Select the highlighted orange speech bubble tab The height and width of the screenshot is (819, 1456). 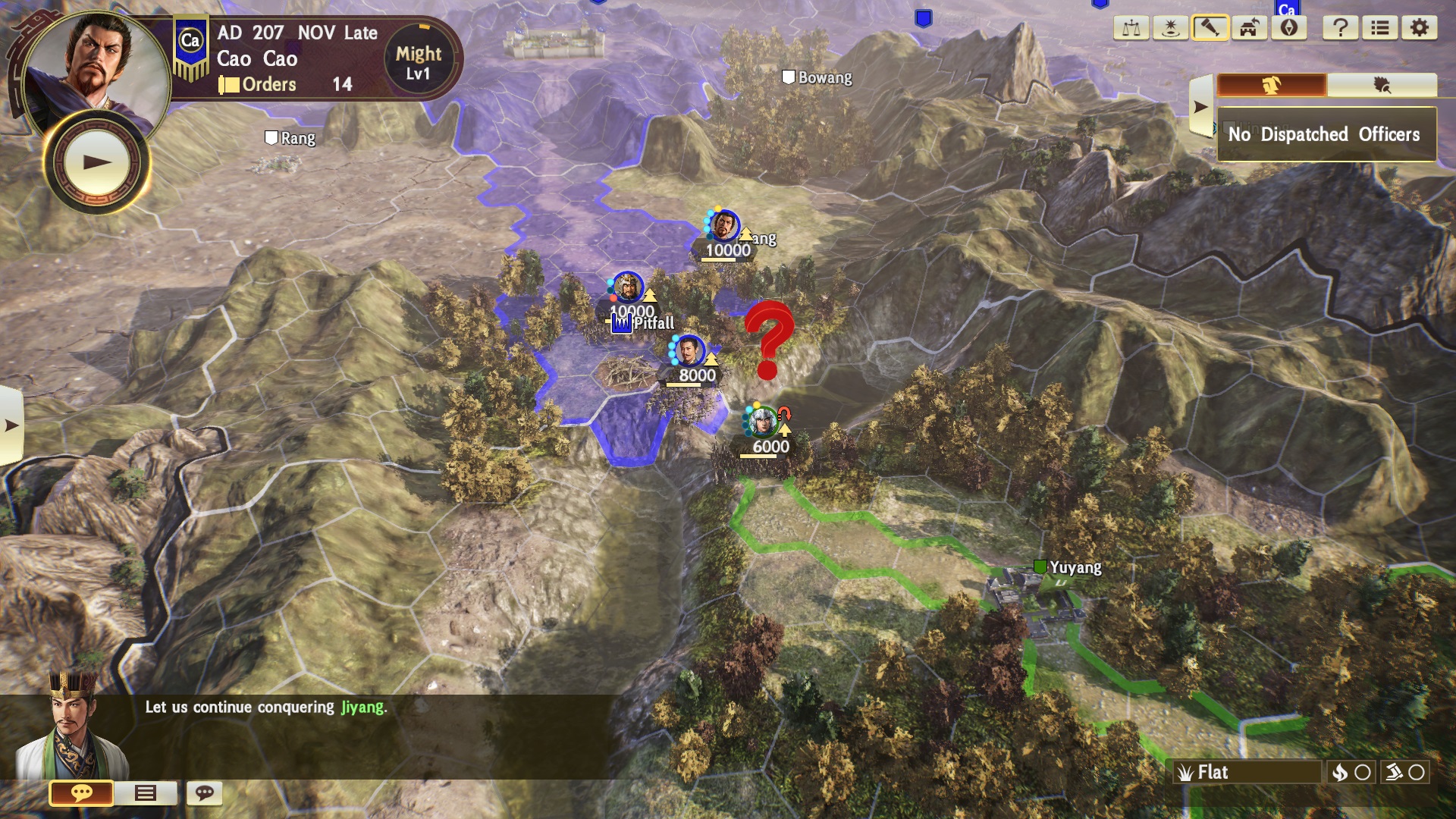coord(81,793)
